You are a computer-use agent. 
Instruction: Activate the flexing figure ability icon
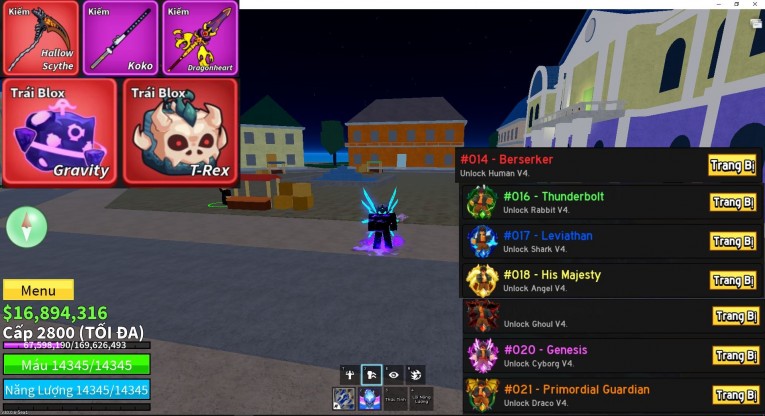349,374
